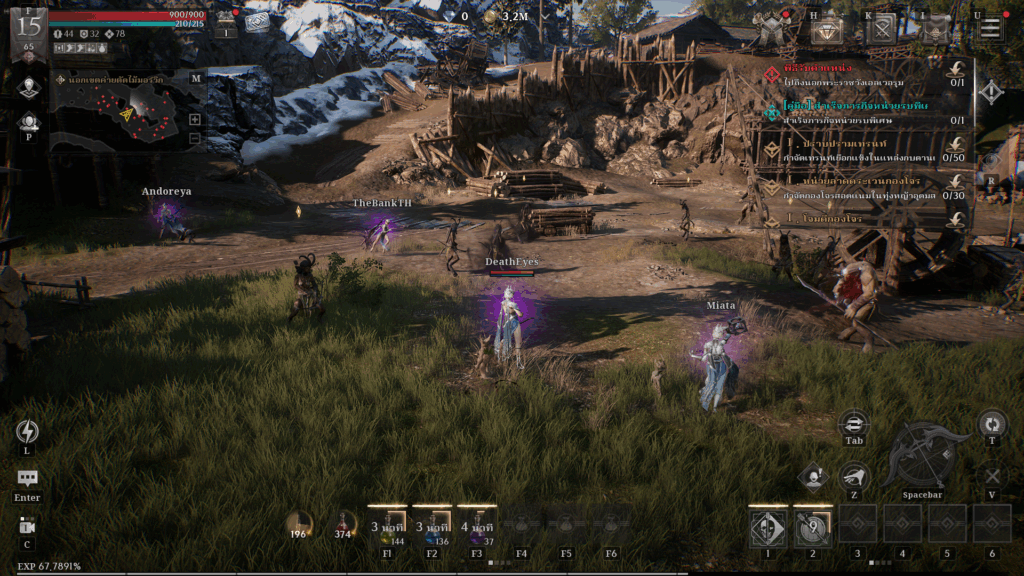Expand the minimap with the M button
The image size is (1024, 576).
coord(195,78)
